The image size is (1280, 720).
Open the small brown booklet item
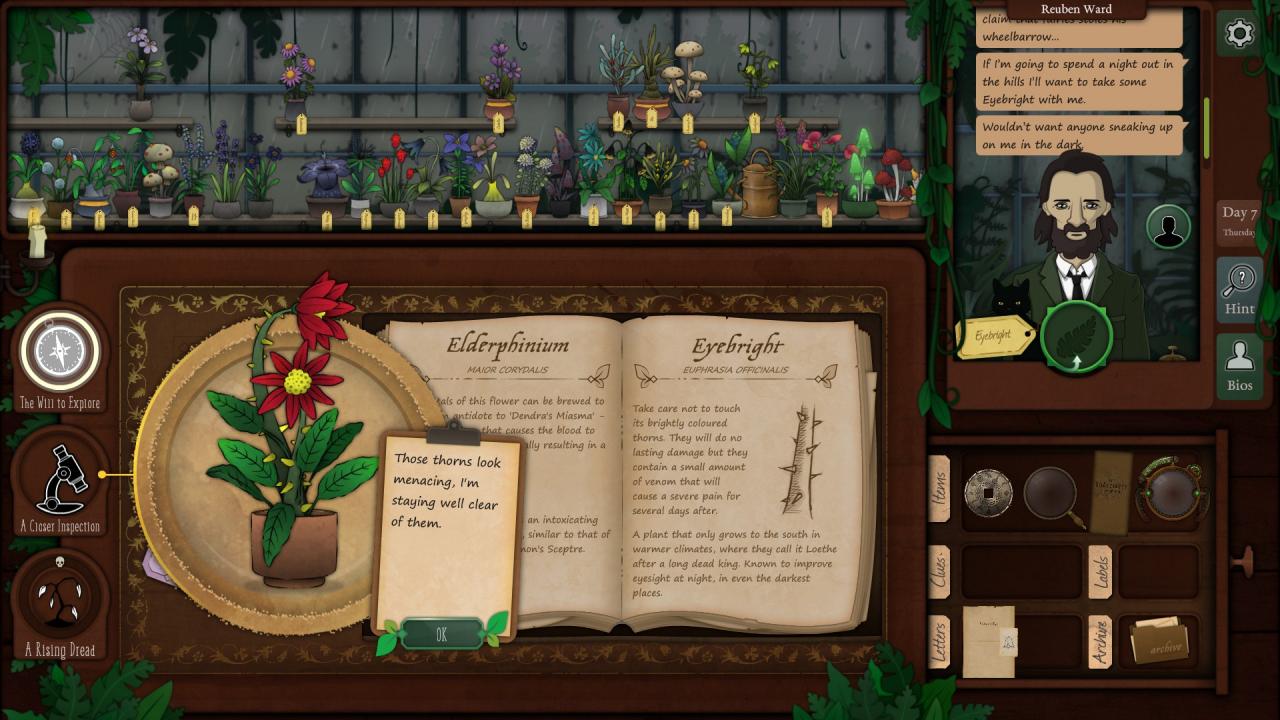(x=1109, y=492)
